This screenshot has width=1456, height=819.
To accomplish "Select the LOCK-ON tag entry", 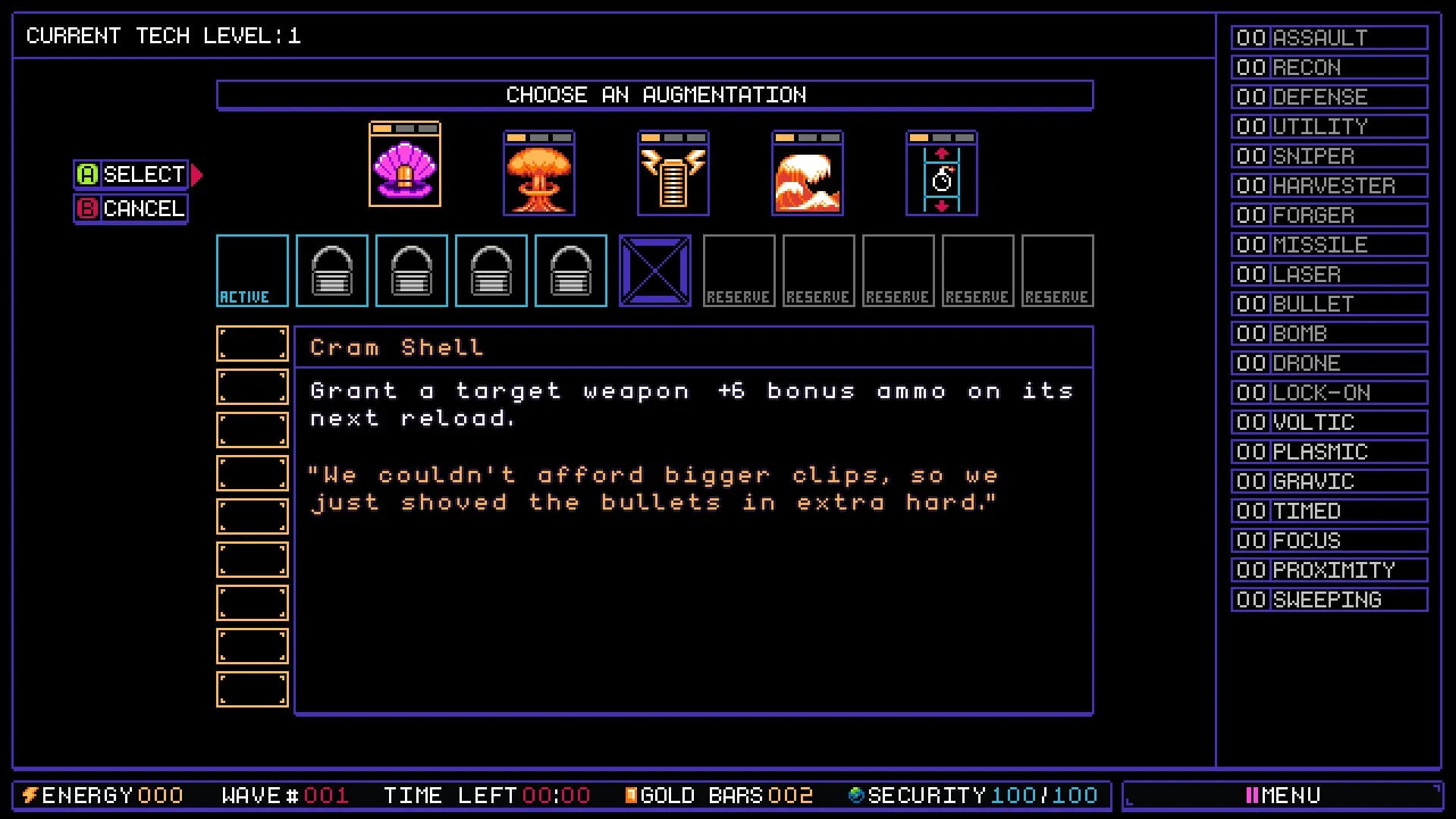I will tap(1329, 393).
